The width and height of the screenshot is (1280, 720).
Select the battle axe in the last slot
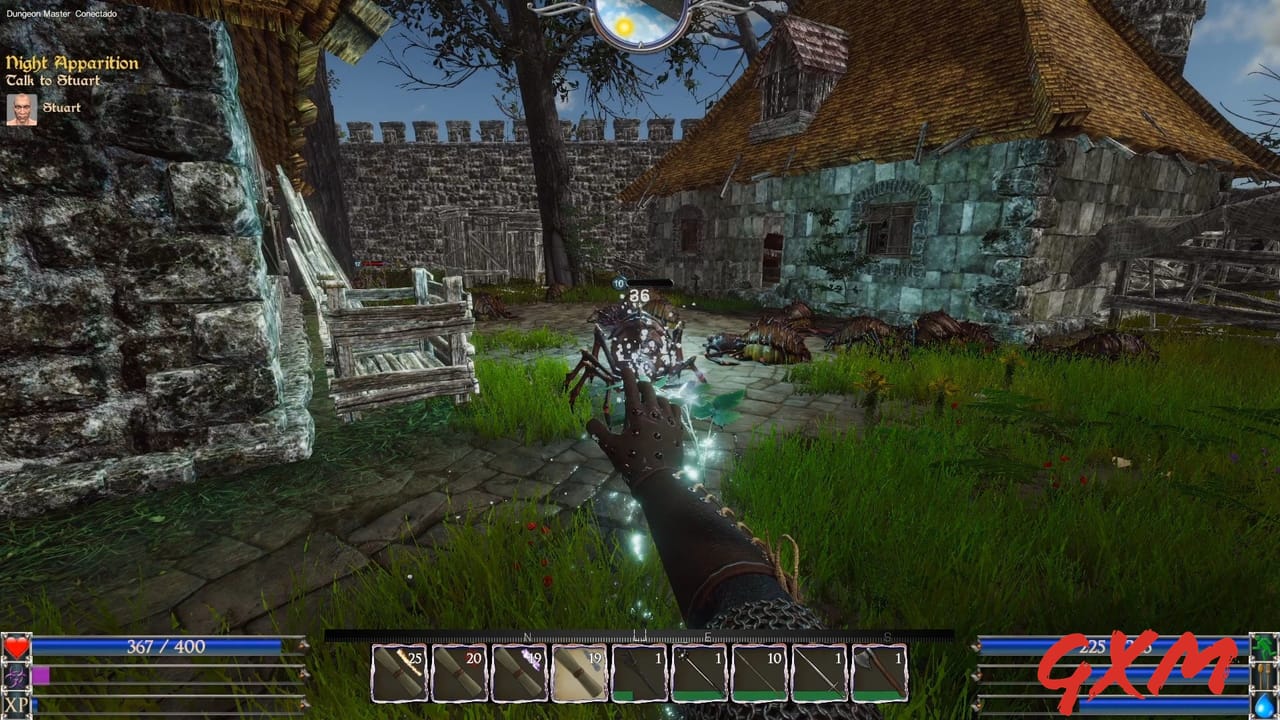point(878,672)
